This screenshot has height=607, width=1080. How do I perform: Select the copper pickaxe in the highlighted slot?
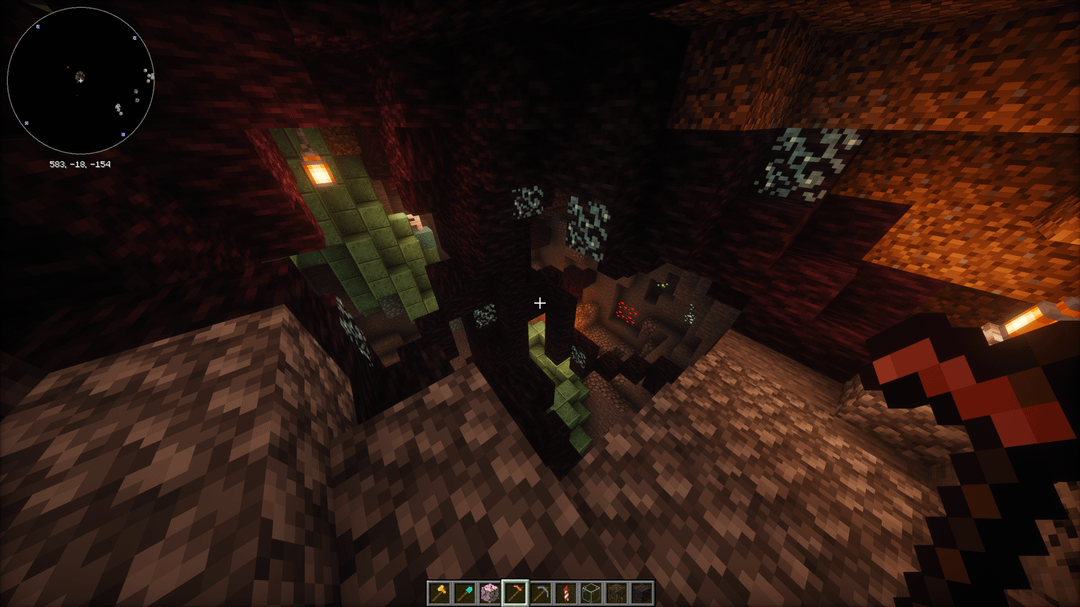[515, 593]
